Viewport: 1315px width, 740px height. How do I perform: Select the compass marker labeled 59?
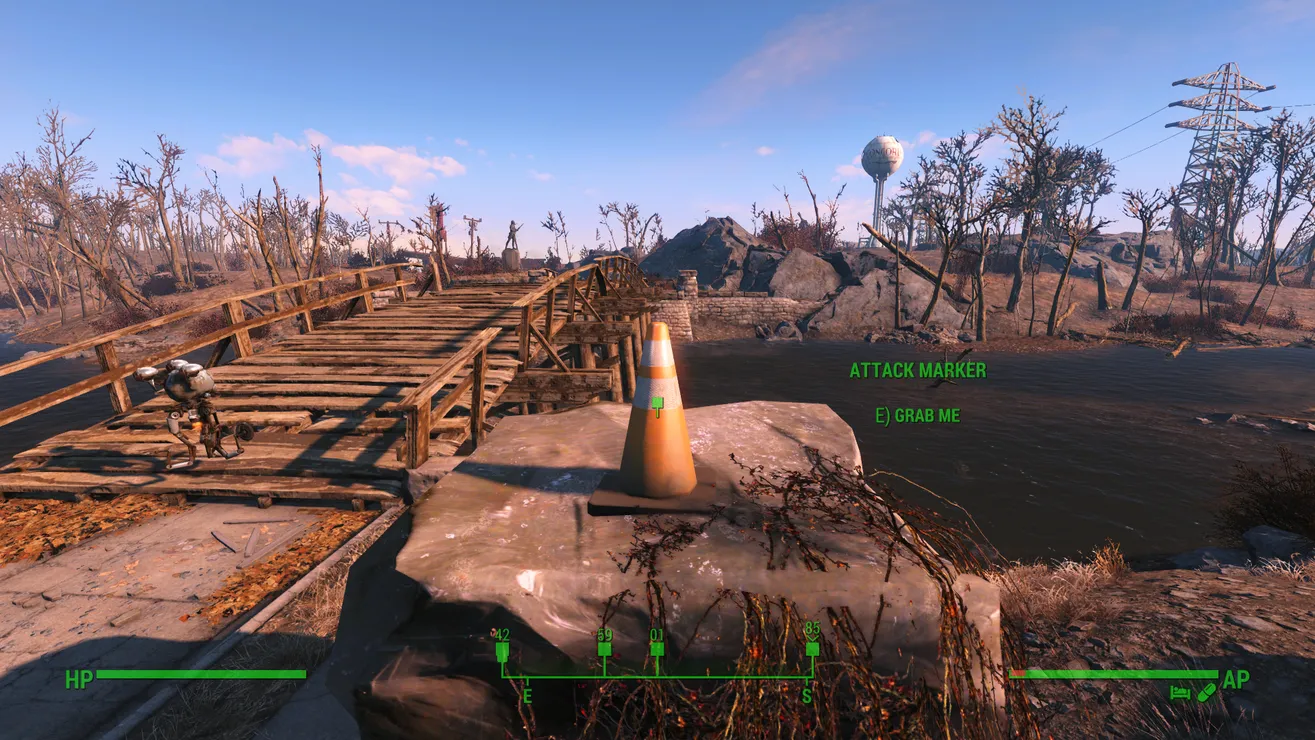click(604, 648)
